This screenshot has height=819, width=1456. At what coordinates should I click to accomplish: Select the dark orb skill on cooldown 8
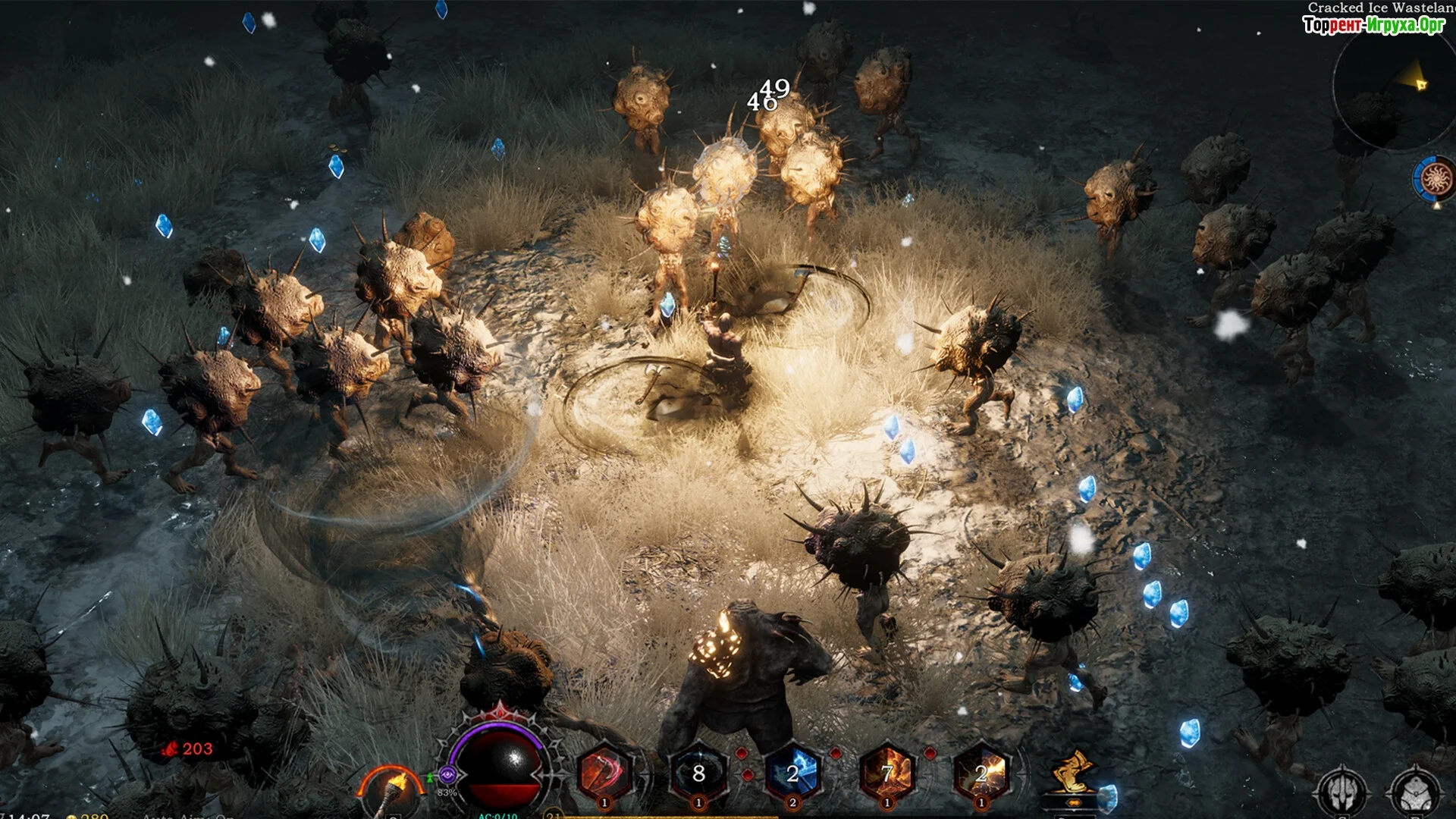[x=698, y=773]
